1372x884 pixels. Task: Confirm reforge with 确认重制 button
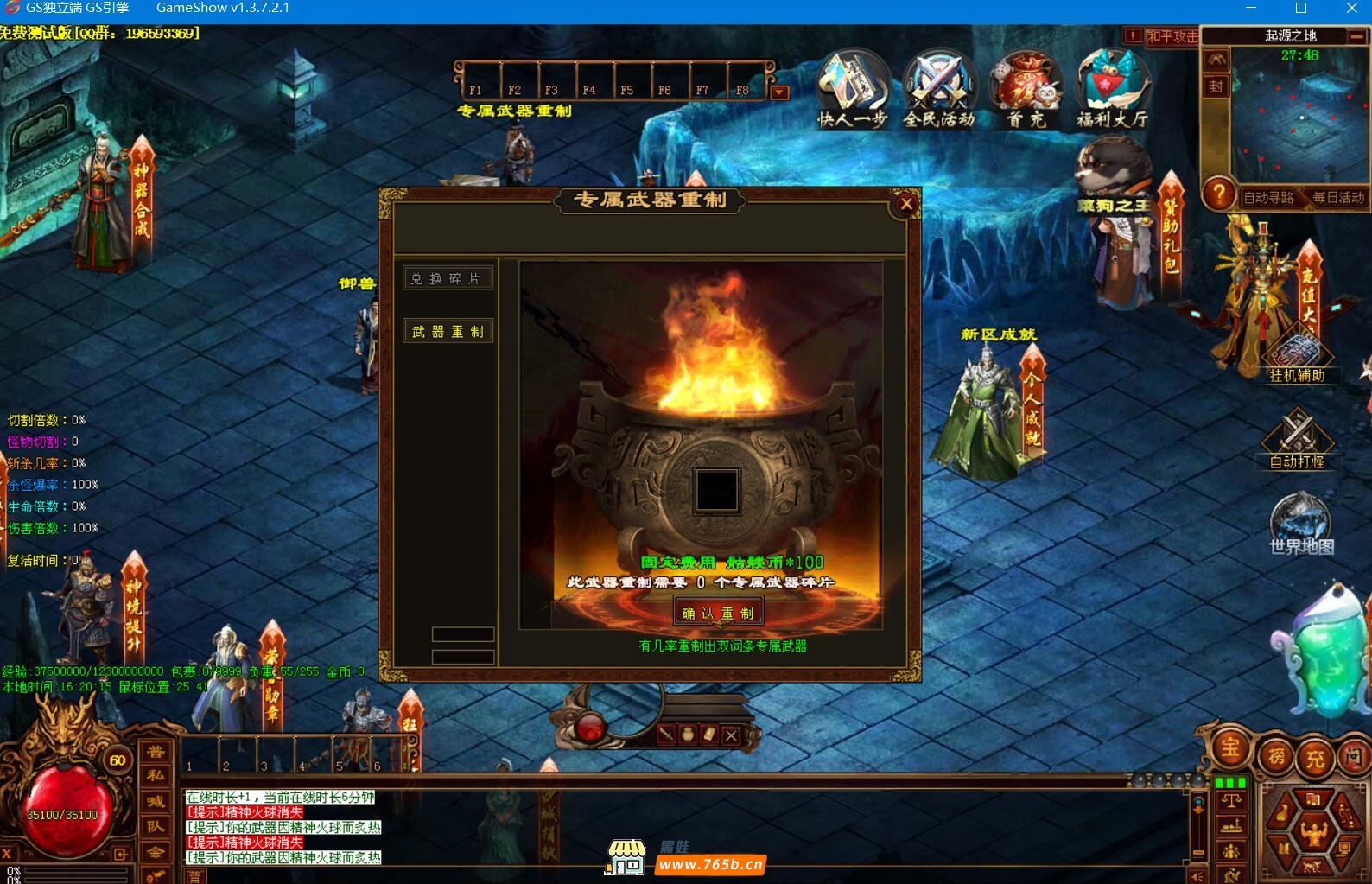click(718, 613)
